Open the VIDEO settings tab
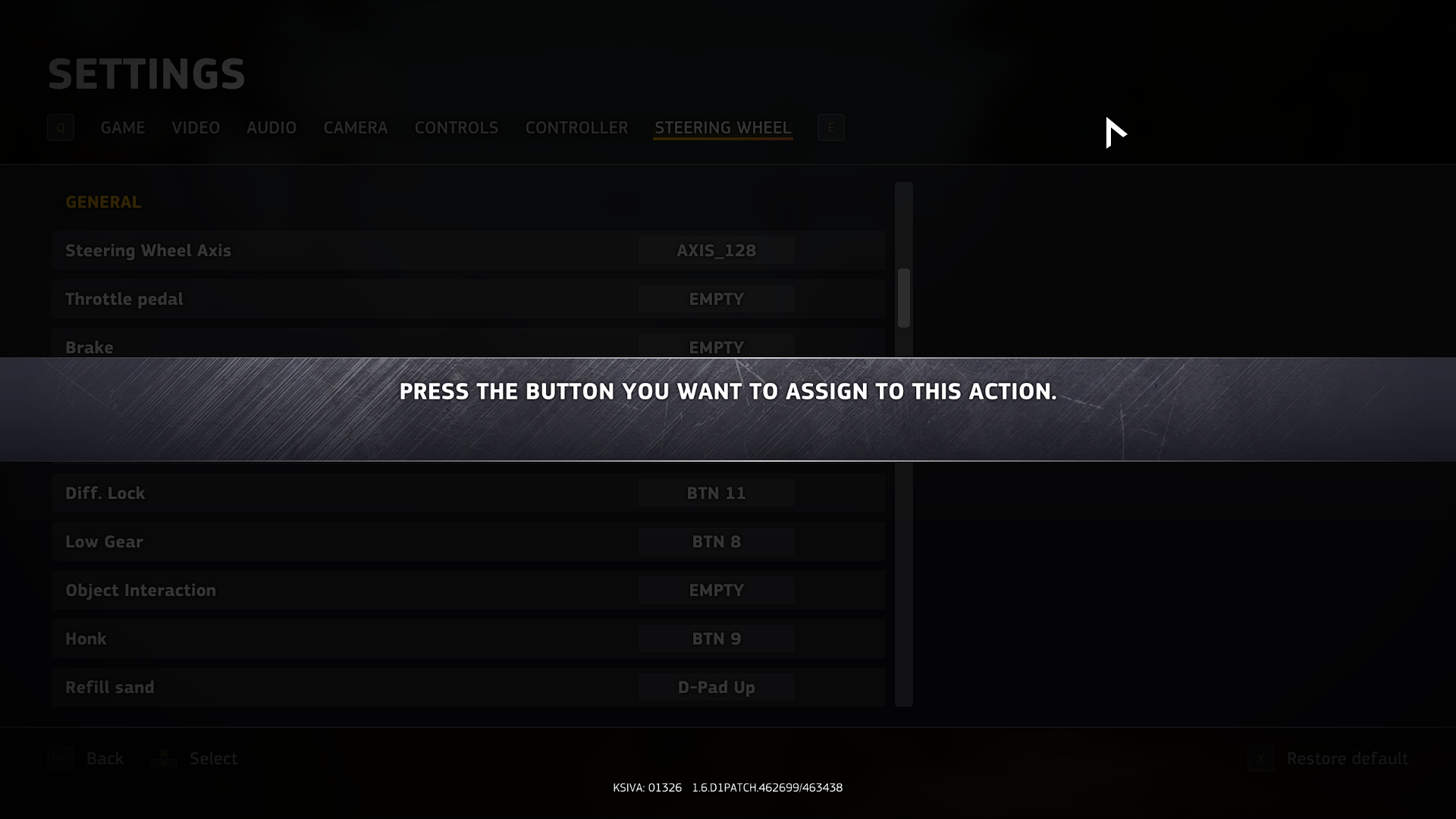Screen dimensions: 1456x819 pyautogui.click(x=195, y=127)
